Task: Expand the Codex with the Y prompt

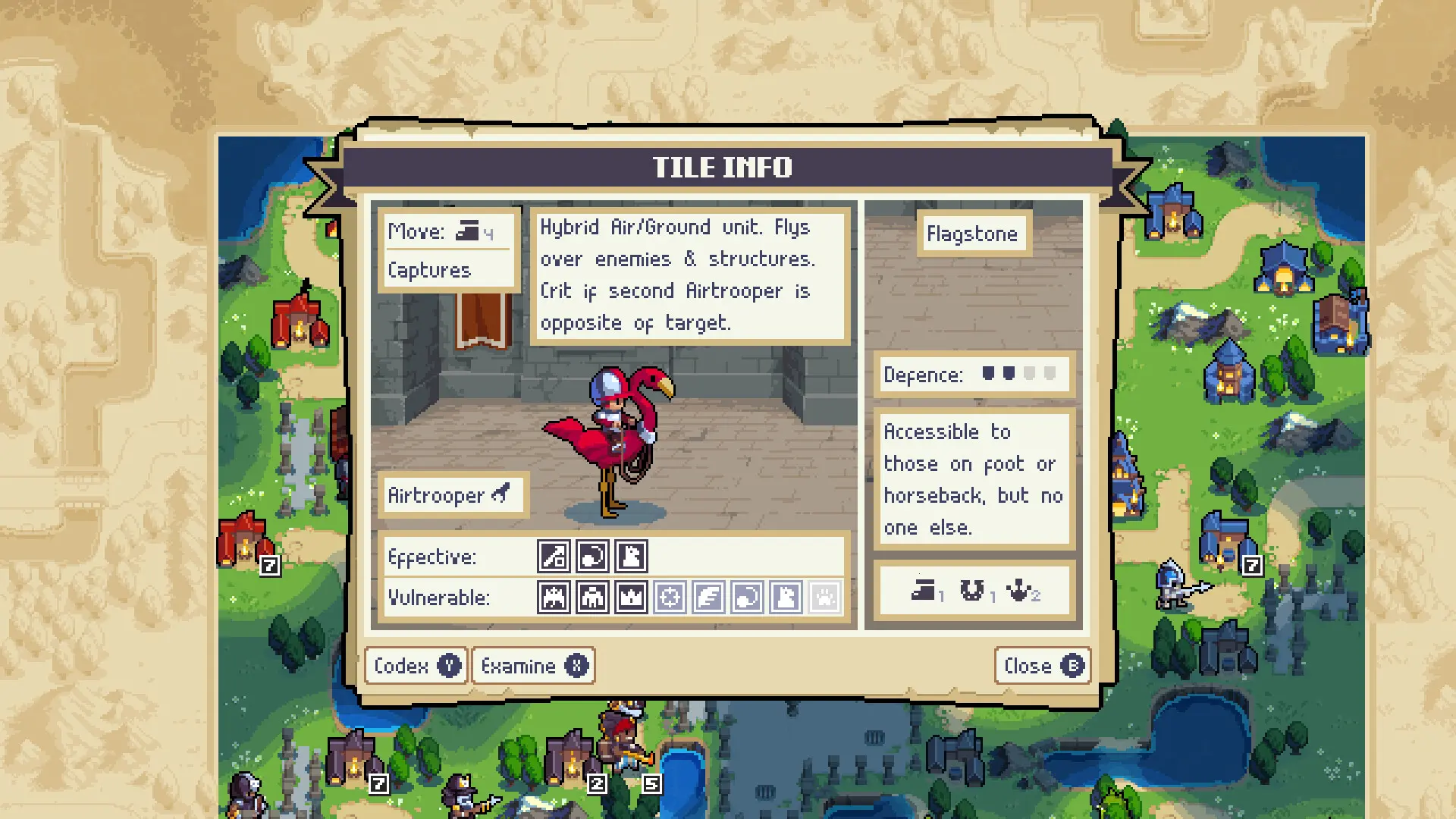Action: click(x=416, y=666)
